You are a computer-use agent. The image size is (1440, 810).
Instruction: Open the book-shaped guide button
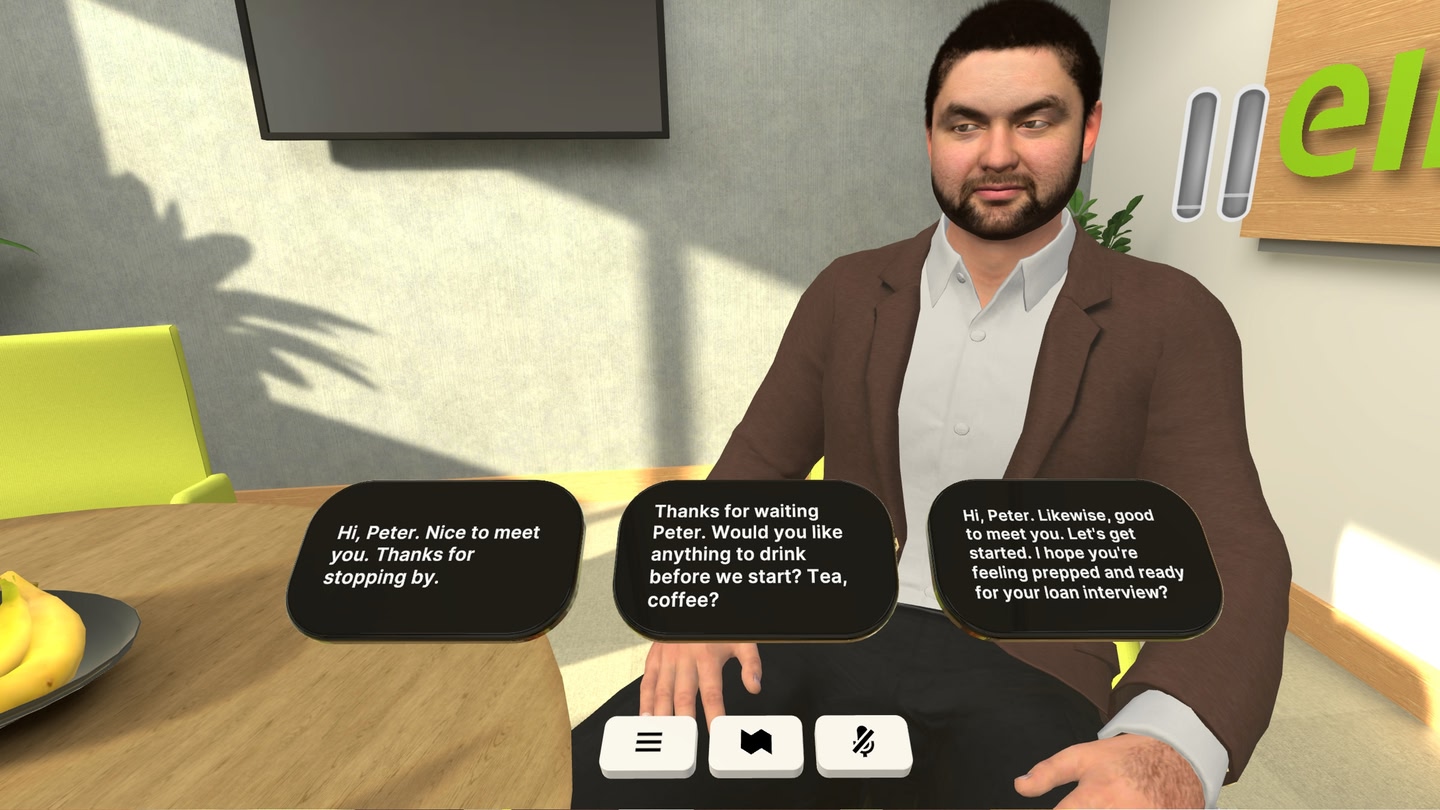(x=756, y=743)
